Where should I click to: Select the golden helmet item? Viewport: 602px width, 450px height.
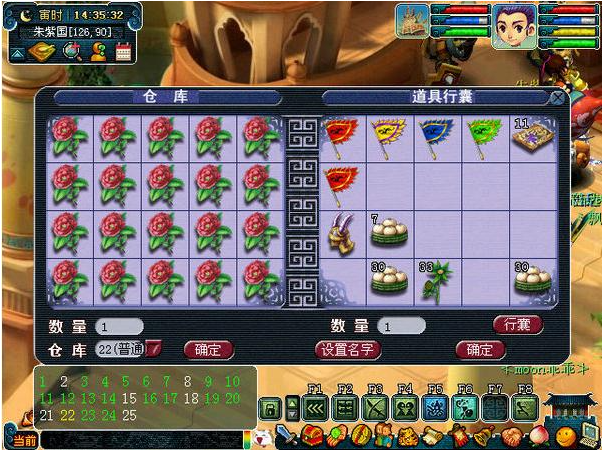tap(341, 233)
